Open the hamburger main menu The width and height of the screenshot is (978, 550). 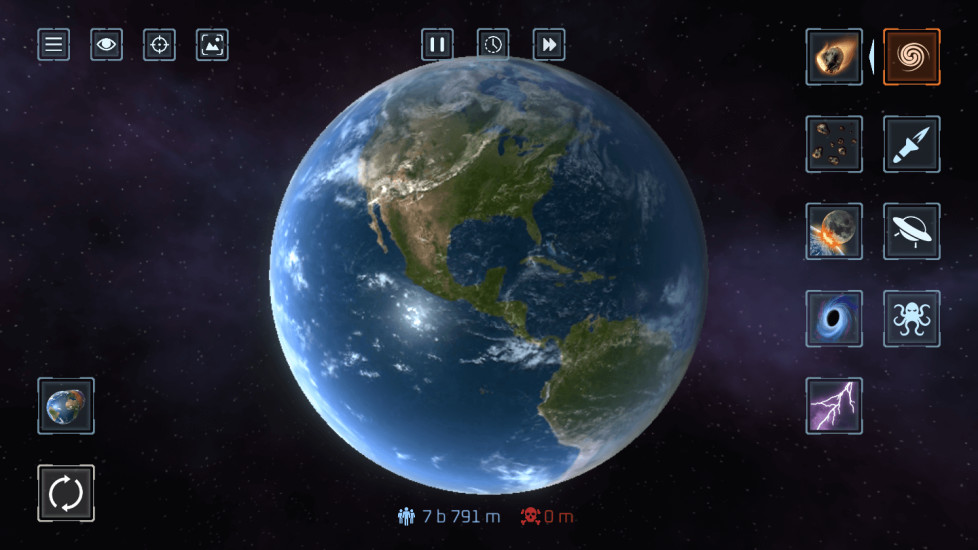point(54,44)
